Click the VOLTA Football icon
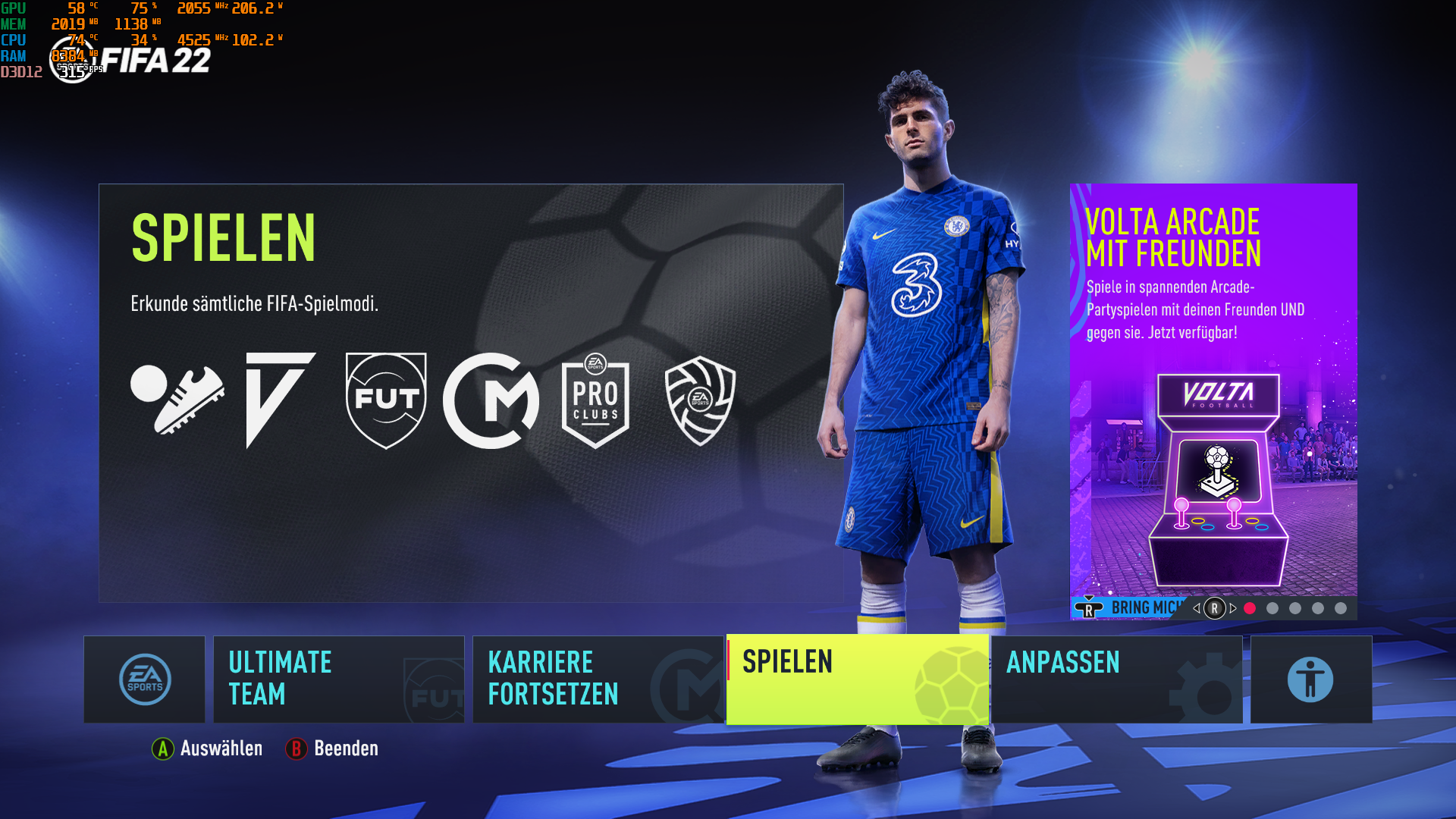 (281, 398)
